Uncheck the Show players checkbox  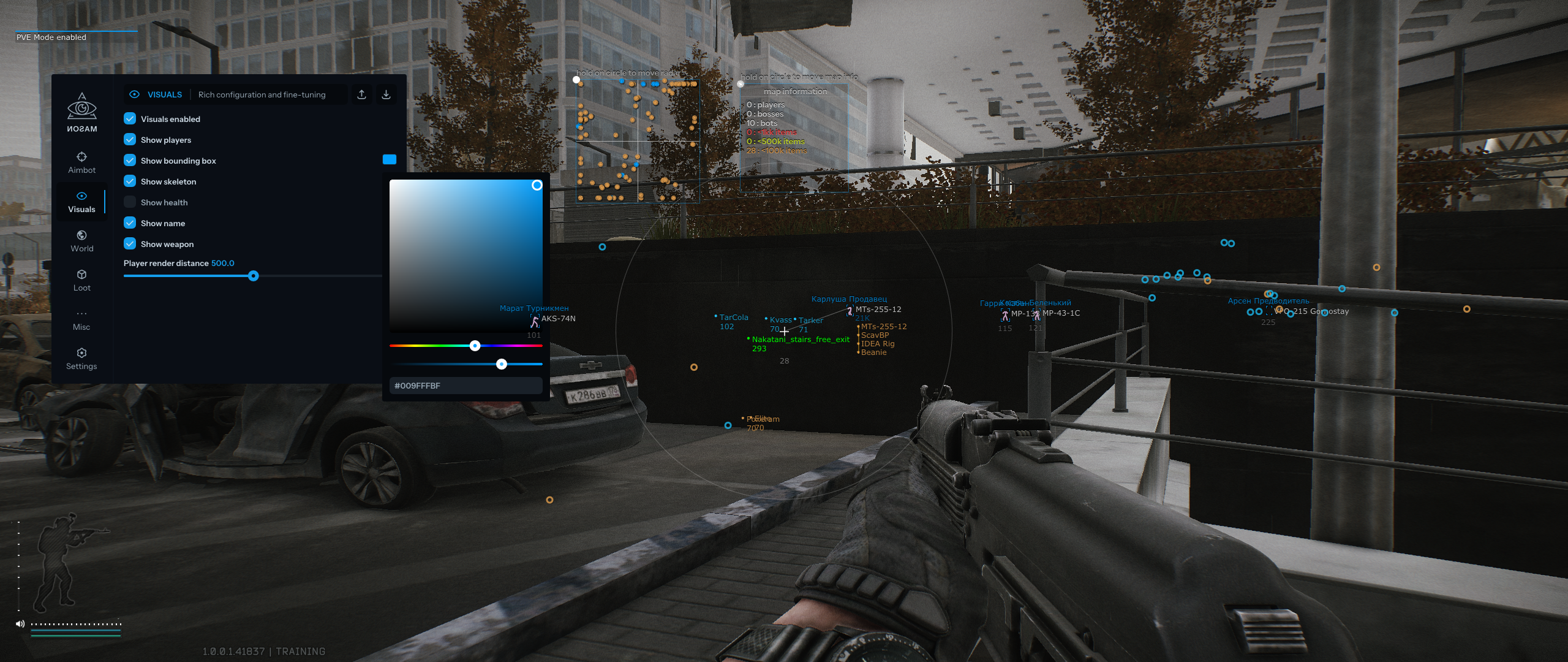tap(130, 139)
